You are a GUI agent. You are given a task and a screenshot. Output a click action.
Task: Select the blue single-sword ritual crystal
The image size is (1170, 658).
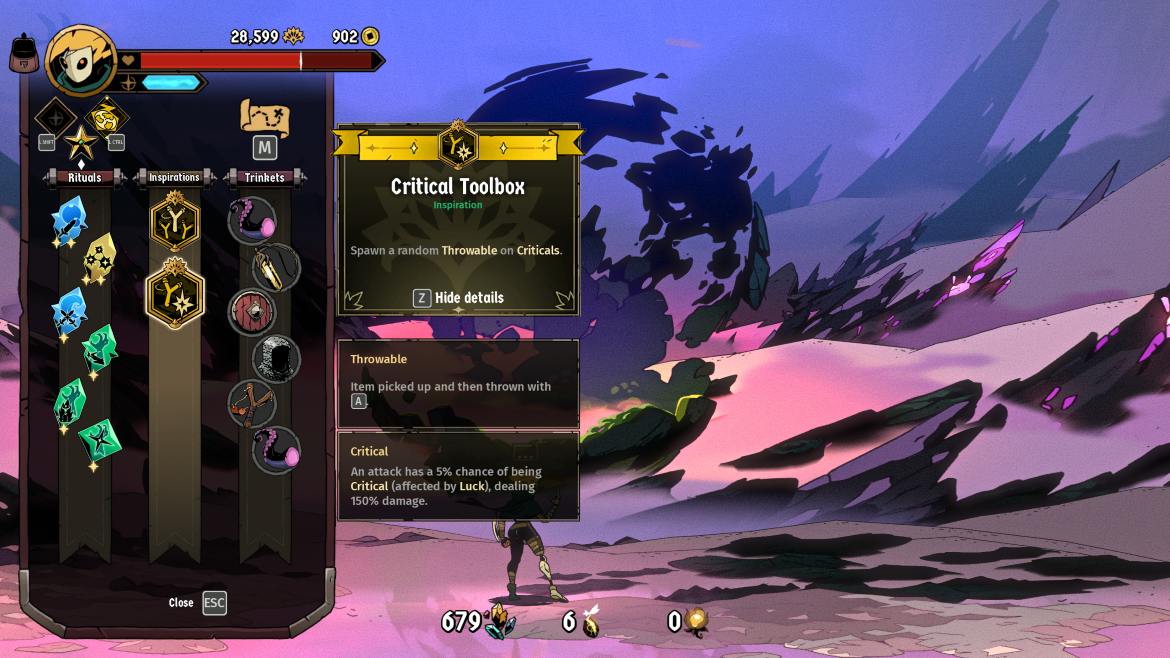click(69, 221)
